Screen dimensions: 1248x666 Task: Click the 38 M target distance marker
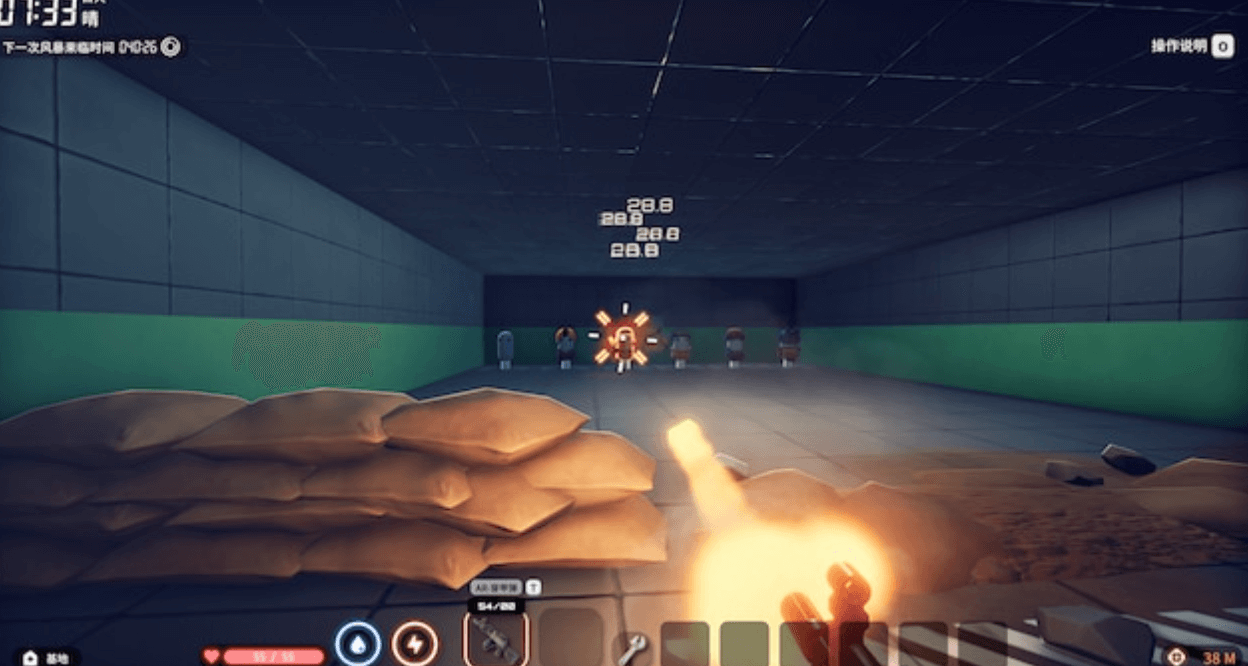click(1201, 657)
